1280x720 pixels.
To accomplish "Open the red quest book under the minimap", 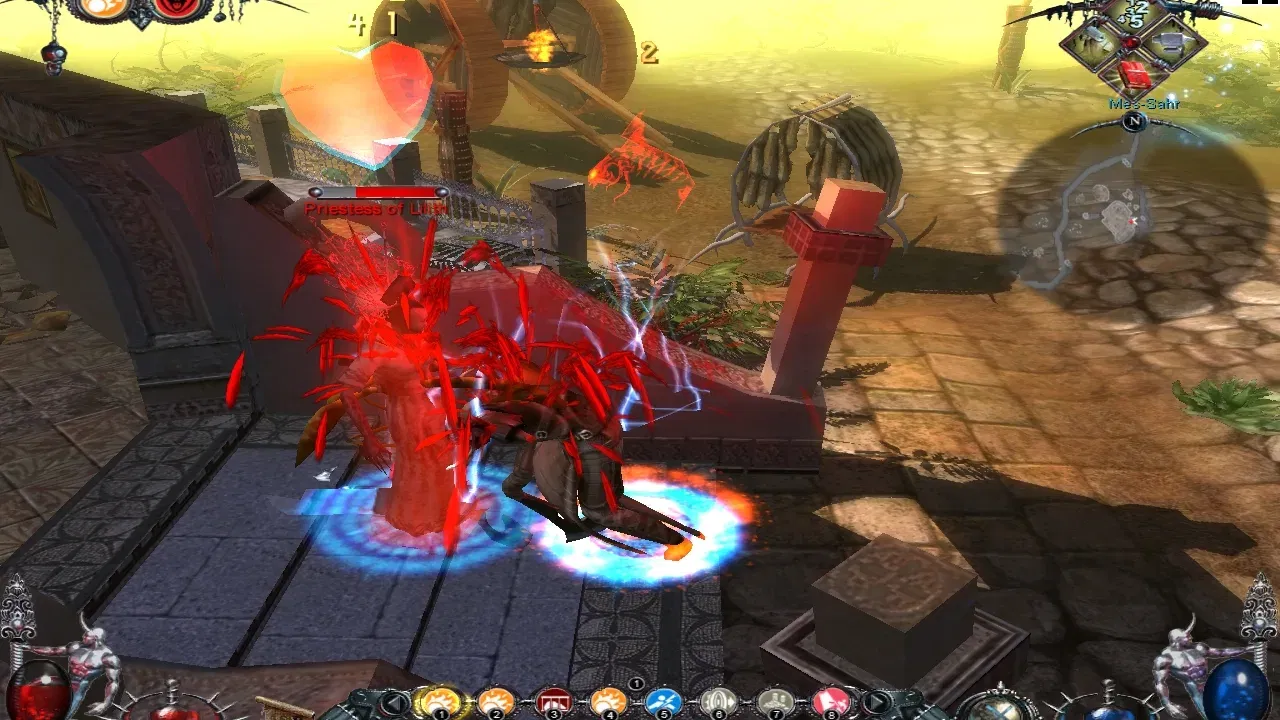I will click(1134, 74).
